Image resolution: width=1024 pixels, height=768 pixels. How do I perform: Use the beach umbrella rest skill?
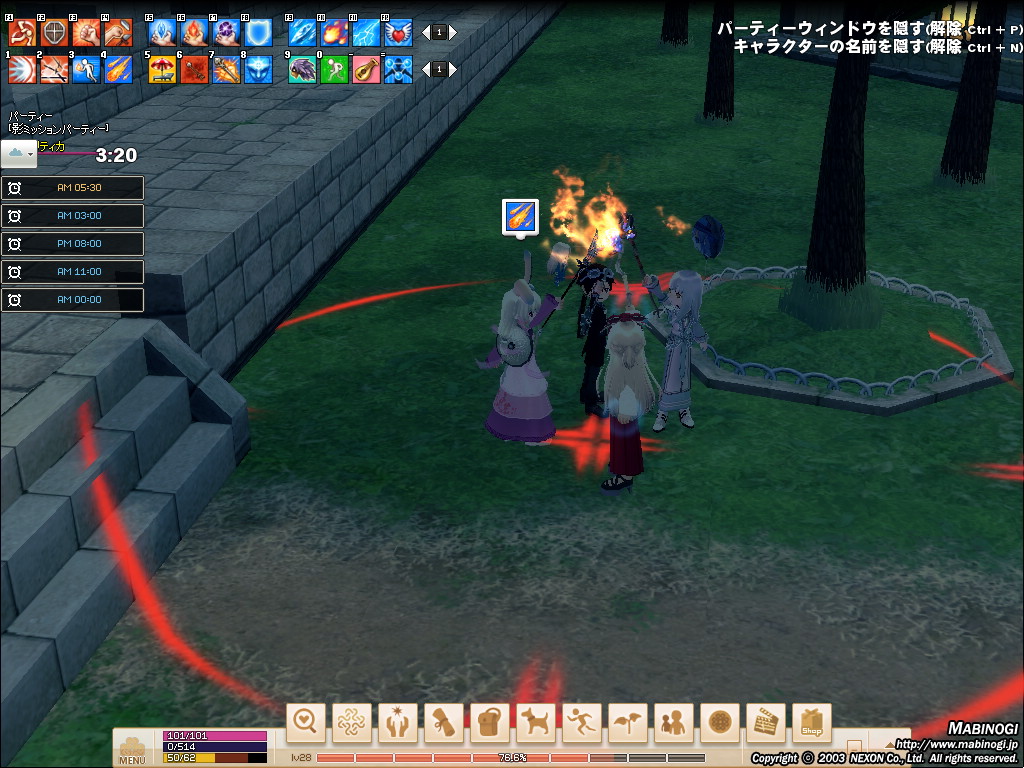tap(161, 69)
